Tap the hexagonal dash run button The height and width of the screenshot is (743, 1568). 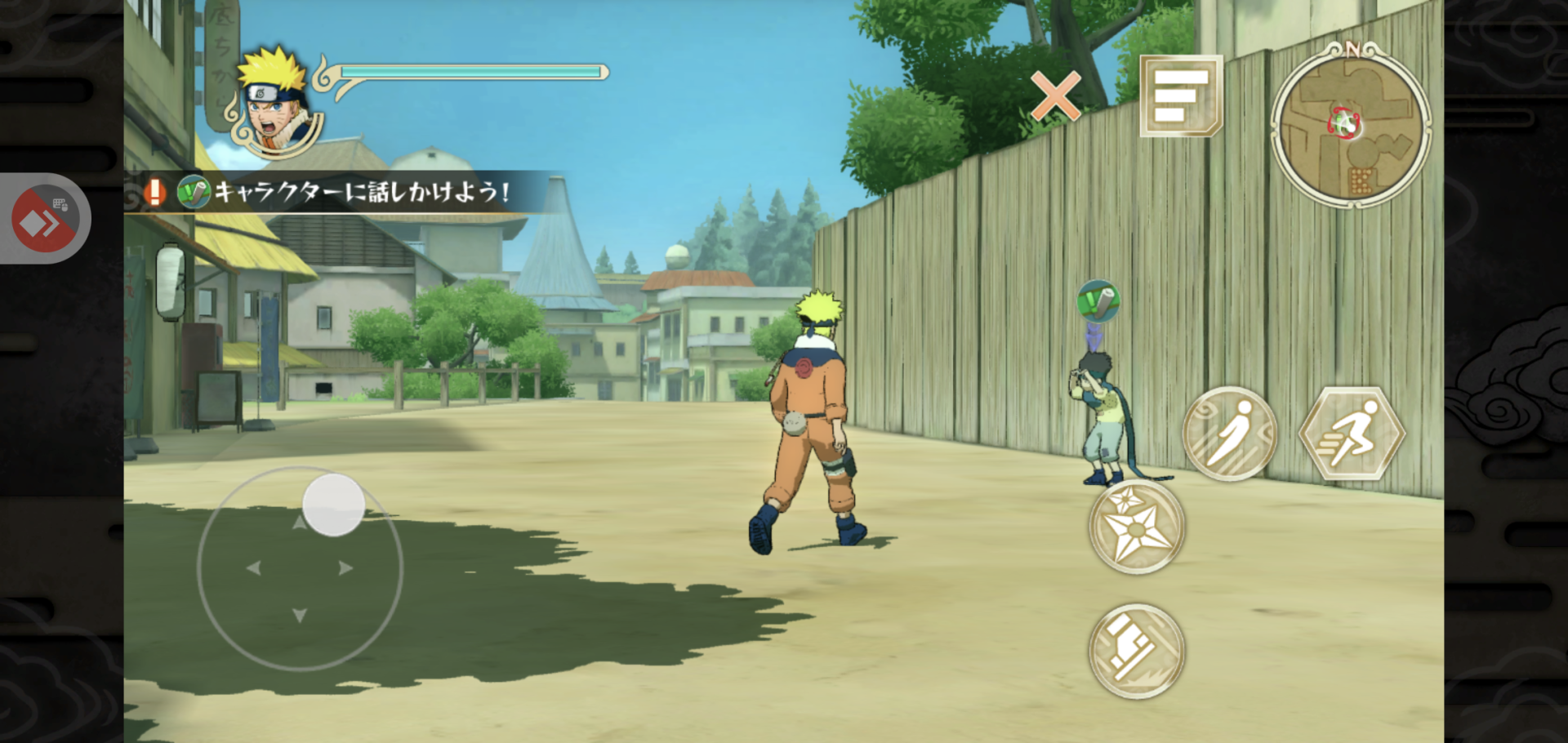[x=1352, y=434]
